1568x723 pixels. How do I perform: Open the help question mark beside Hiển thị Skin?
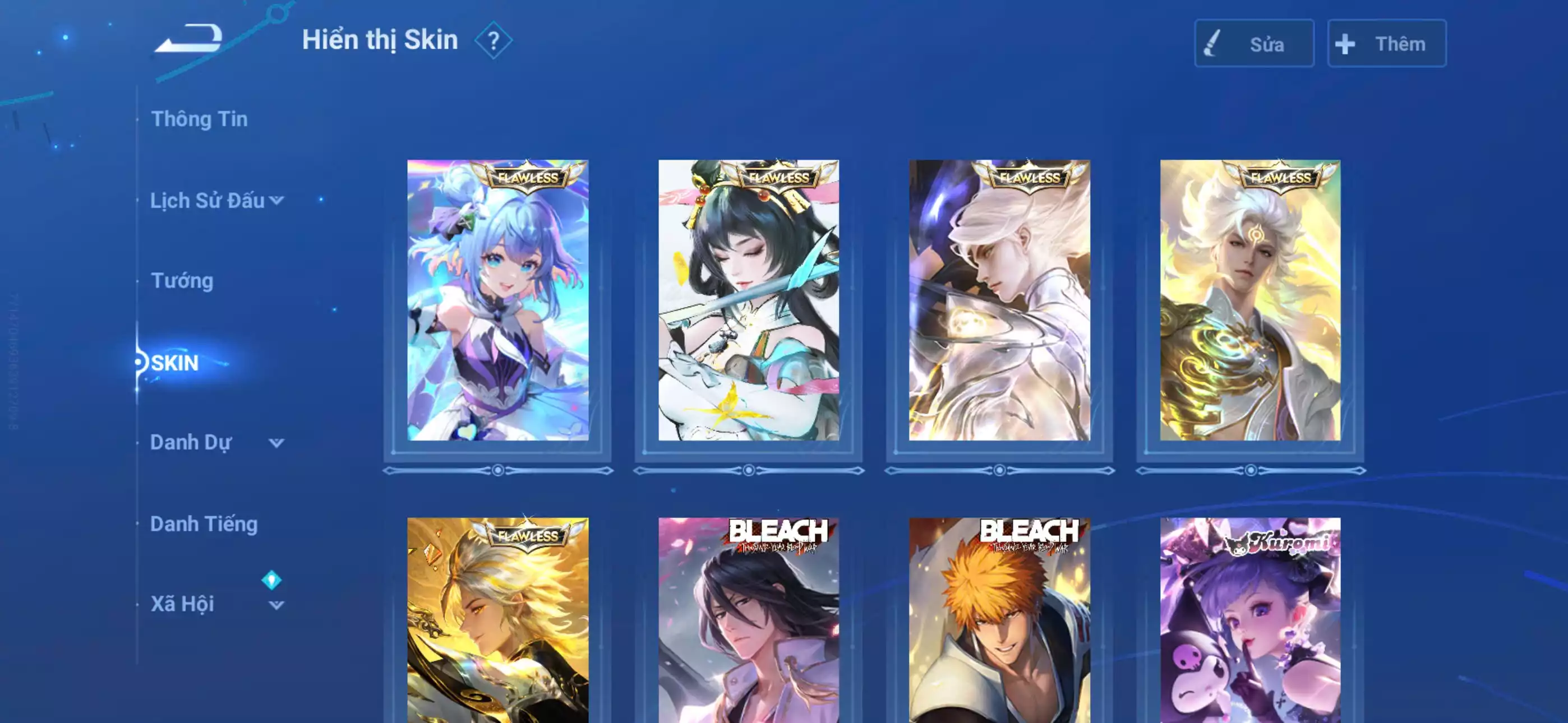pos(494,41)
